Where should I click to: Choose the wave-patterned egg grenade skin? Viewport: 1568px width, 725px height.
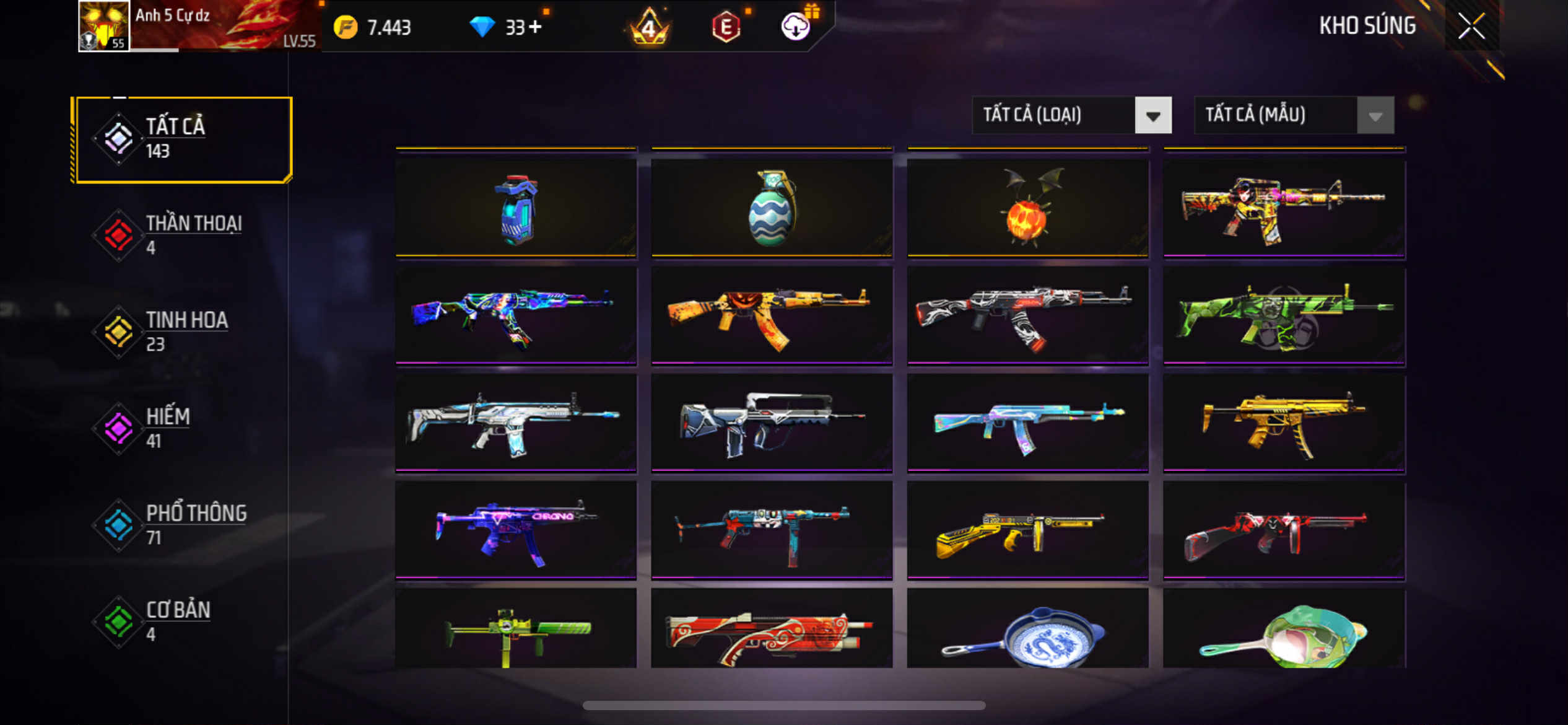coord(771,208)
